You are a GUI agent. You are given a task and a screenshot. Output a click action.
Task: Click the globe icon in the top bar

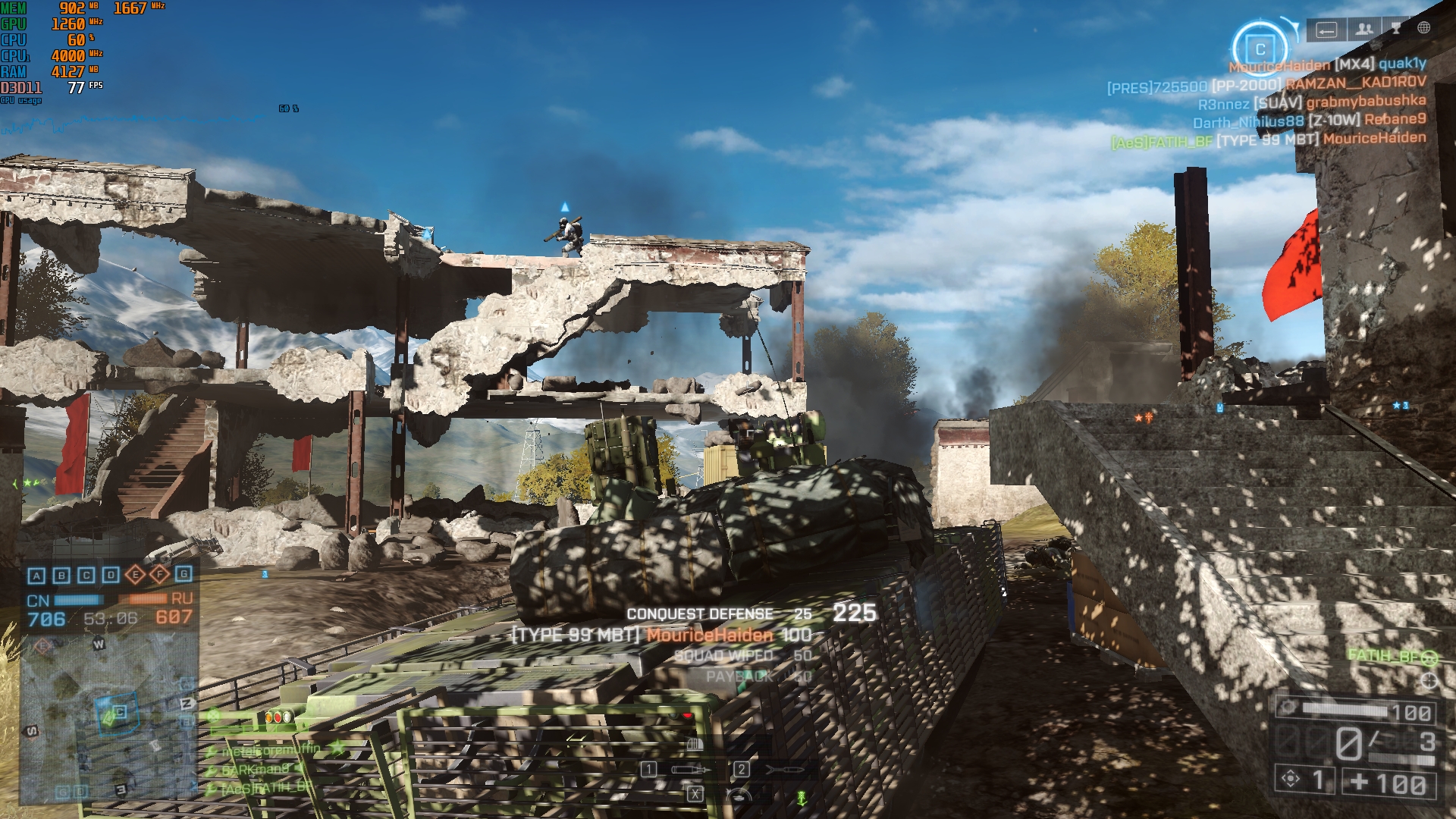pos(1424,28)
